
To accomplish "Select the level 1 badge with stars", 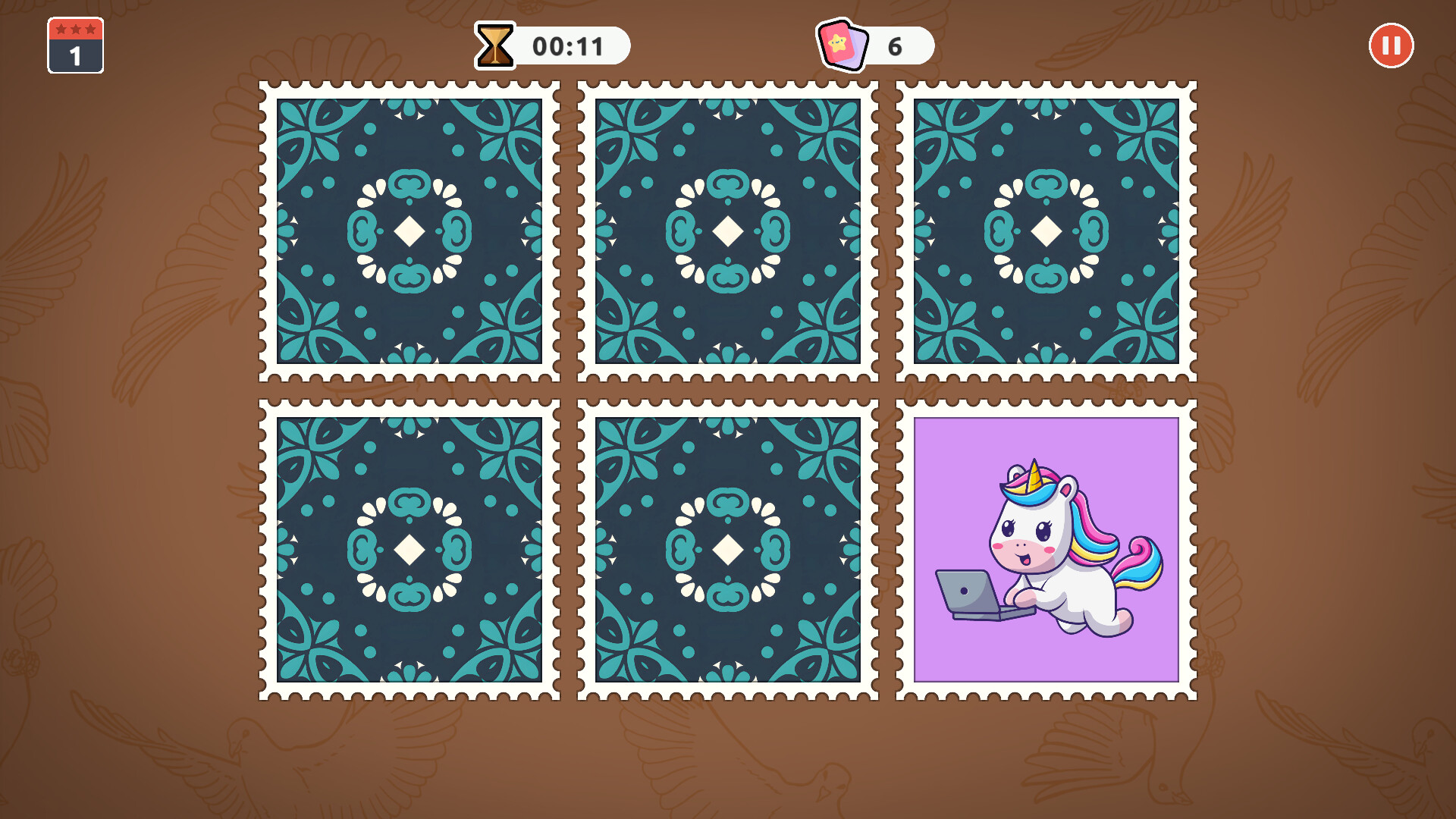I will click(x=75, y=47).
